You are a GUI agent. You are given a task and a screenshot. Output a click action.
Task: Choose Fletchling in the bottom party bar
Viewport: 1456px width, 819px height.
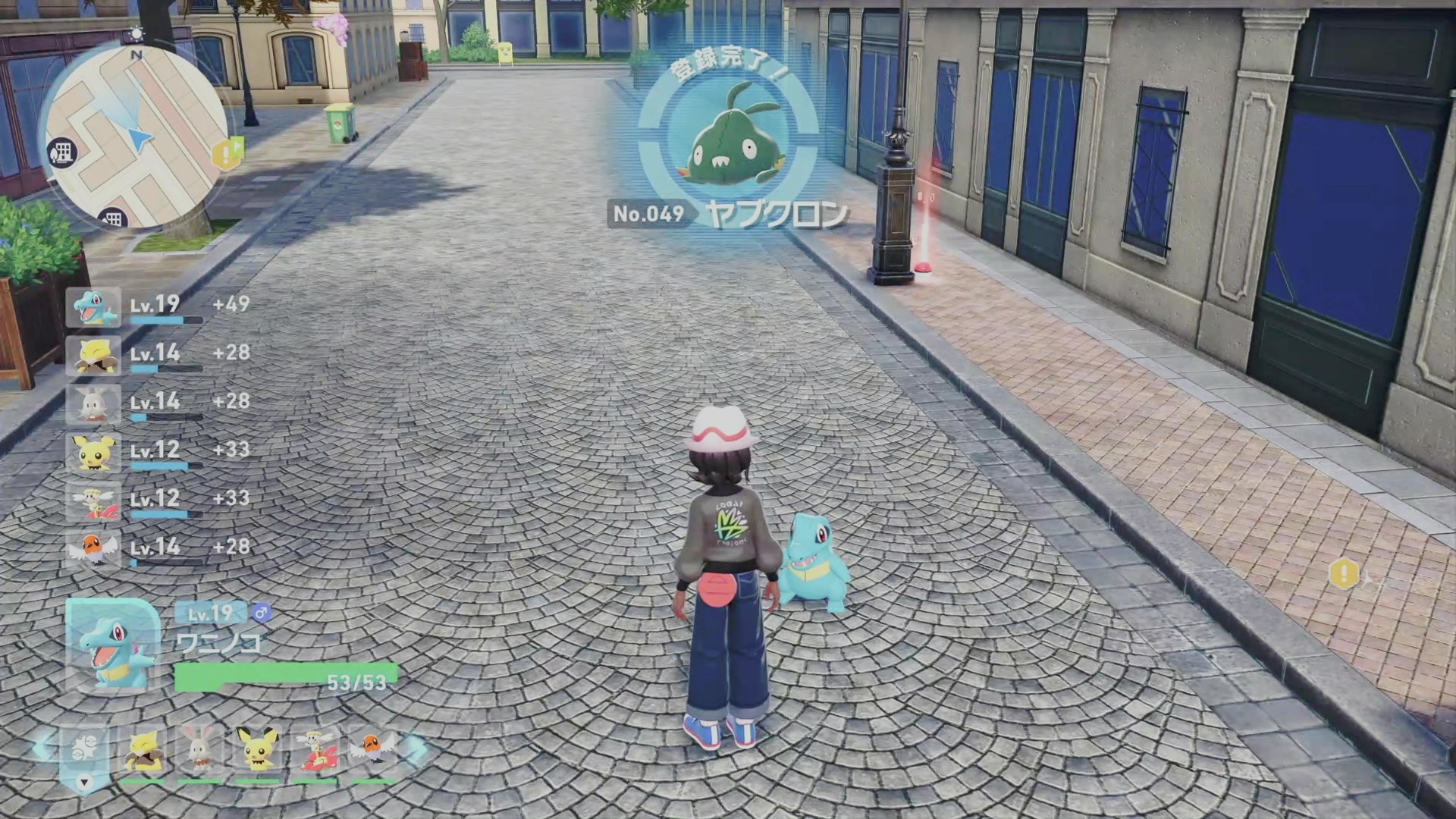point(372,752)
